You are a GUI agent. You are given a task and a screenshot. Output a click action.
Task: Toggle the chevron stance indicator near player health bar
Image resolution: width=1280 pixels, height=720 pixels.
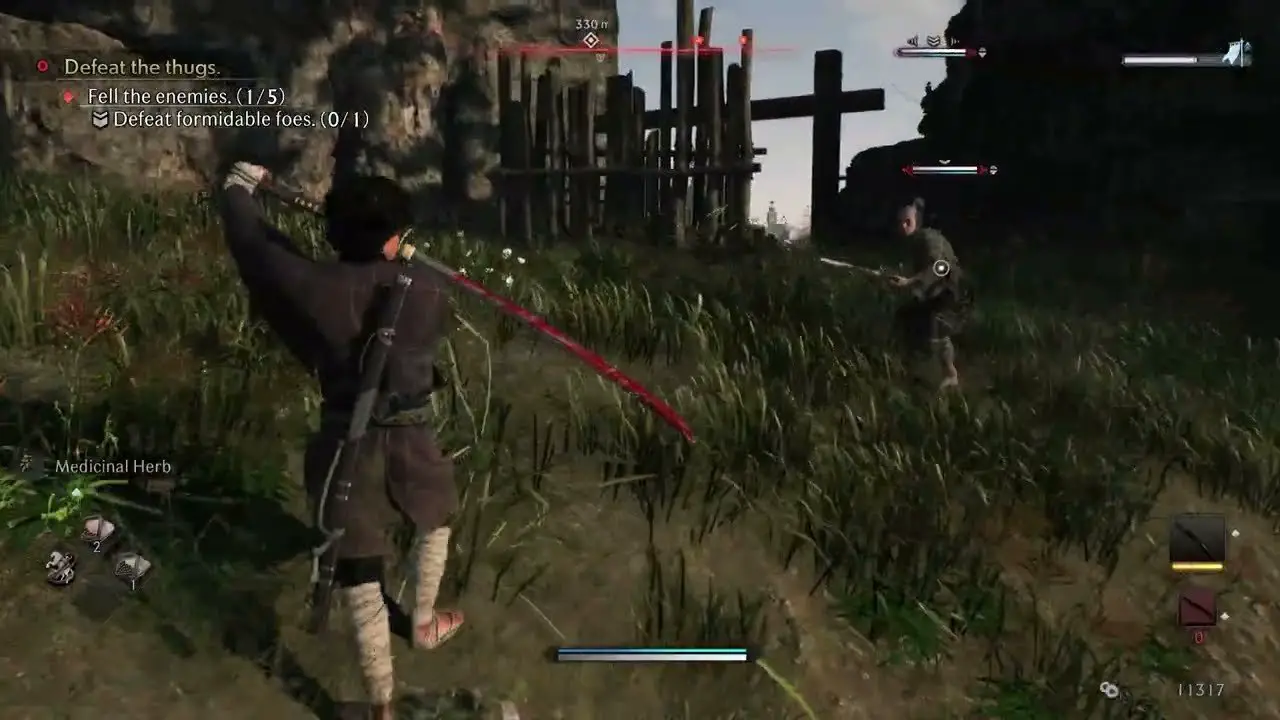point(931,40)
